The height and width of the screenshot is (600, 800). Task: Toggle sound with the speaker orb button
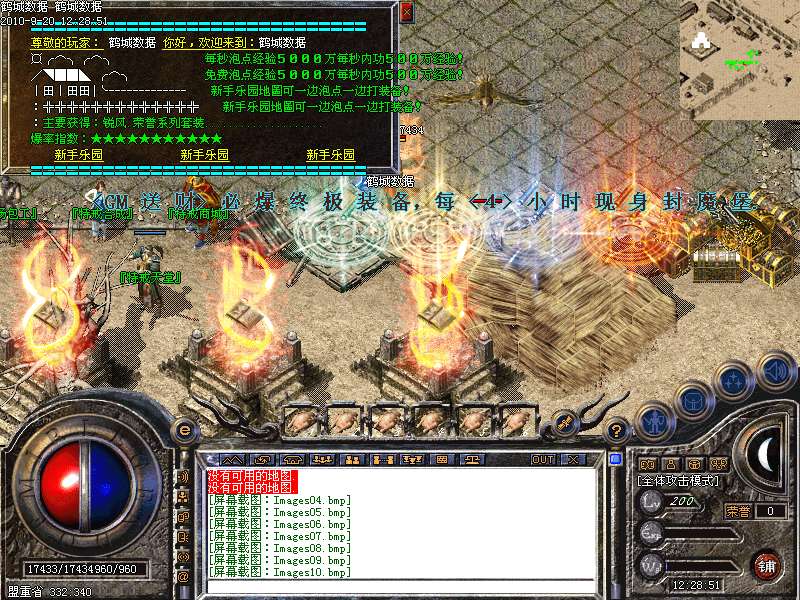click(775, 371)
